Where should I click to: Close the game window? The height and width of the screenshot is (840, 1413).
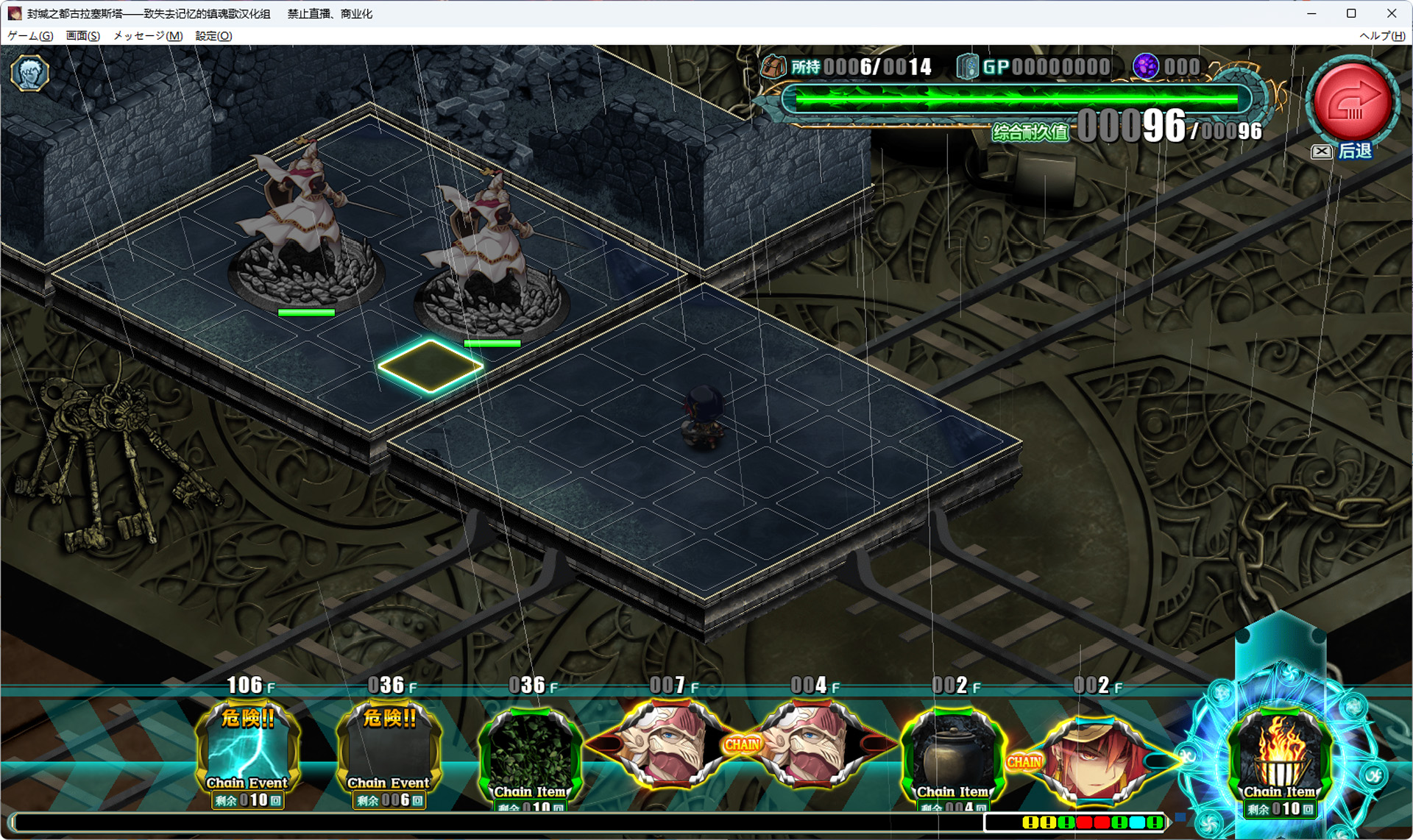[x=1392, y=13]
